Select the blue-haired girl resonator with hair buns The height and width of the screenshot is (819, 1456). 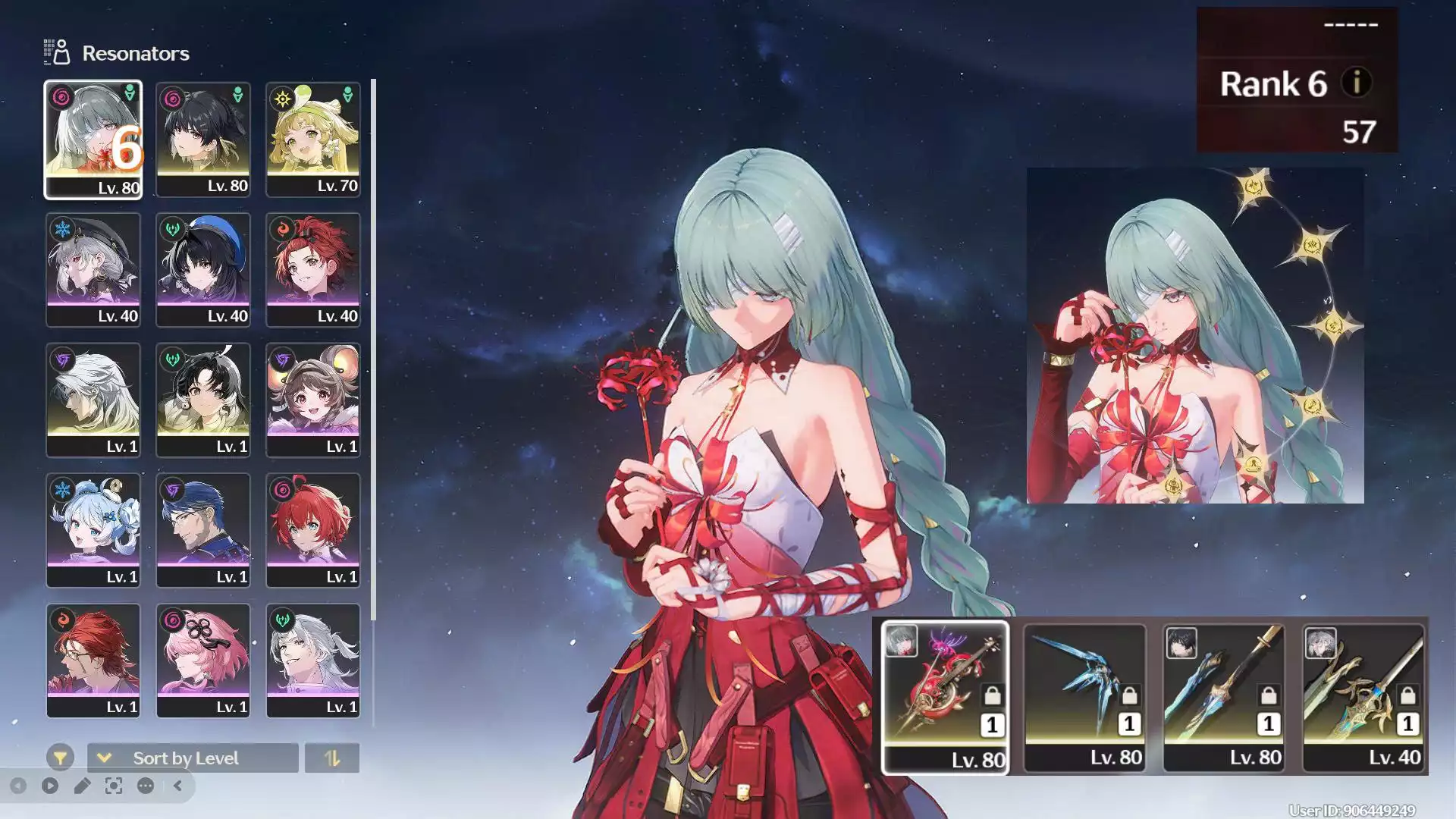point(93,531)
